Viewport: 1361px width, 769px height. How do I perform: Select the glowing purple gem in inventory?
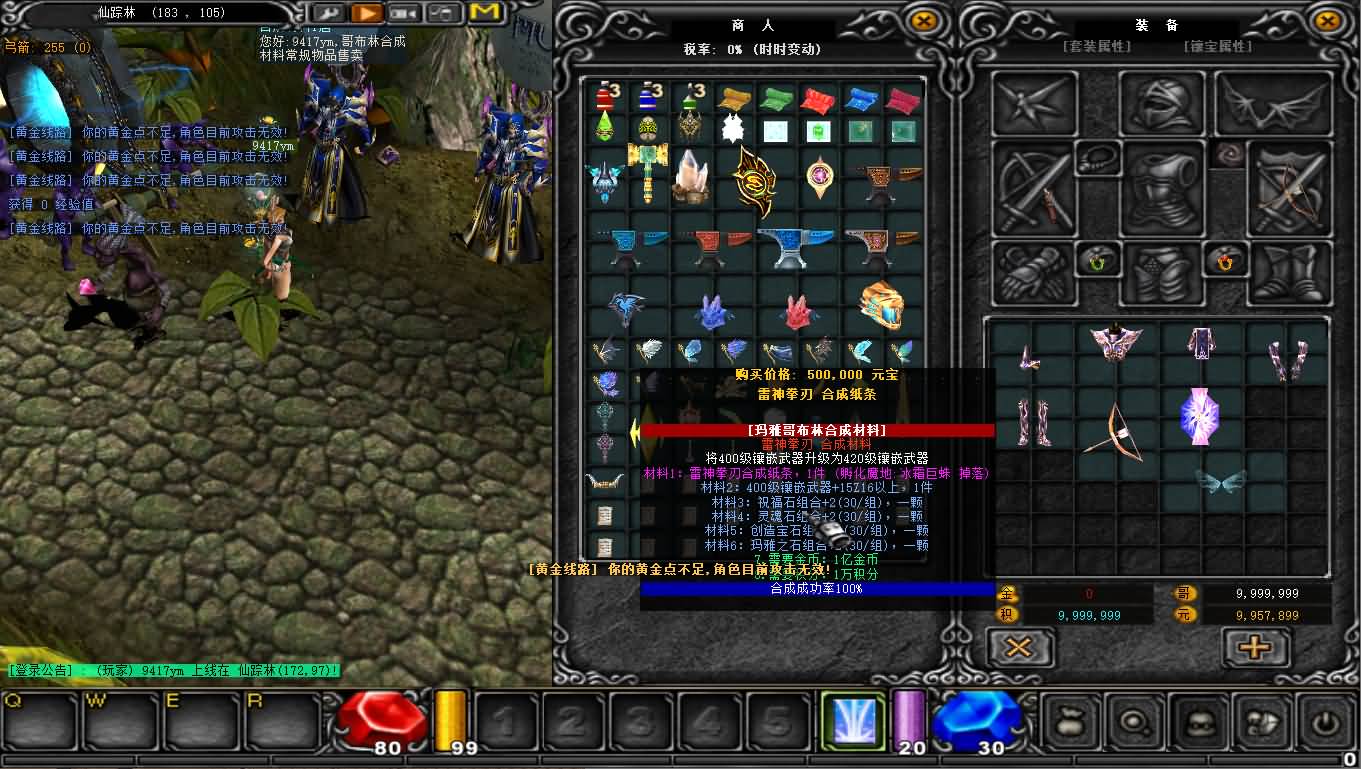pyautogui.click(x=1199, y=413)
